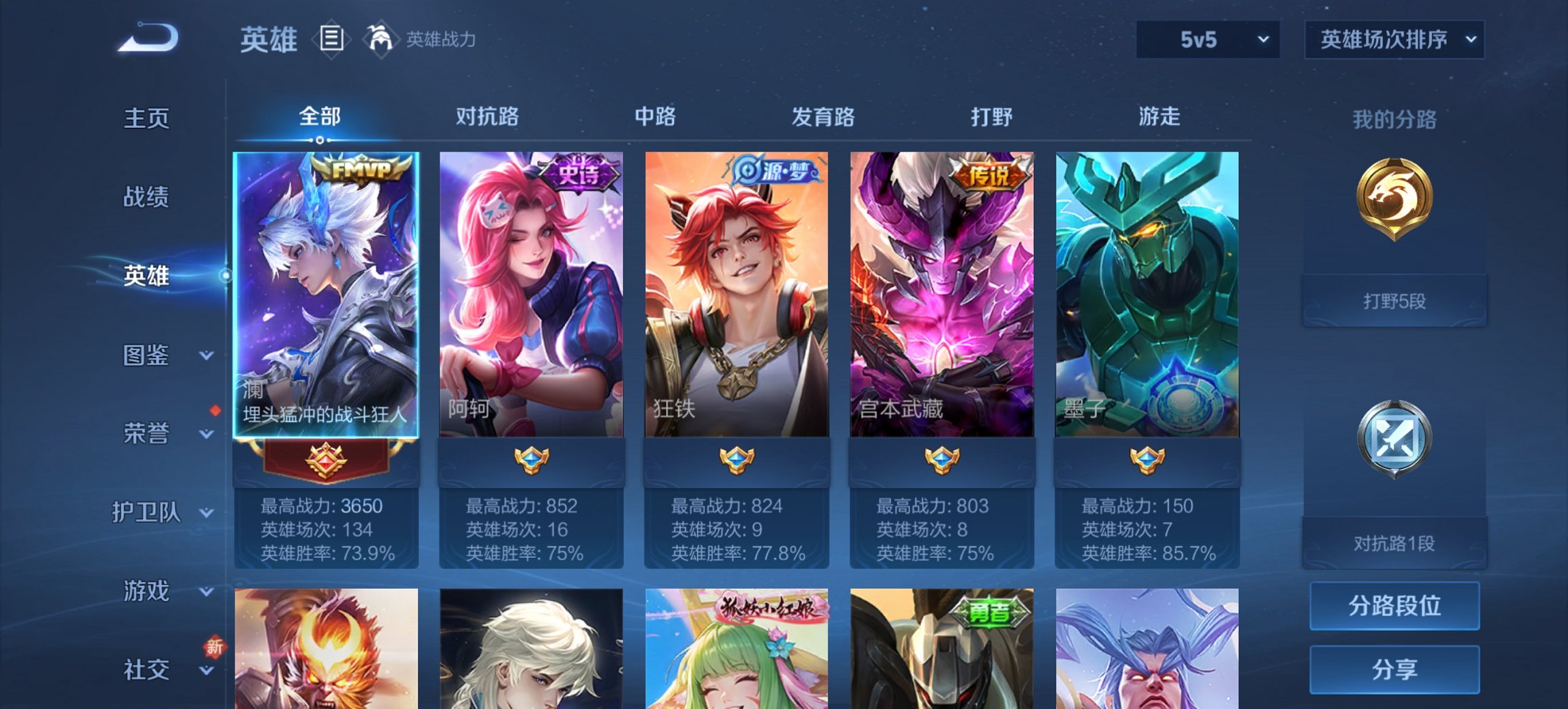Click the 分享 button

coord(1394,671)
